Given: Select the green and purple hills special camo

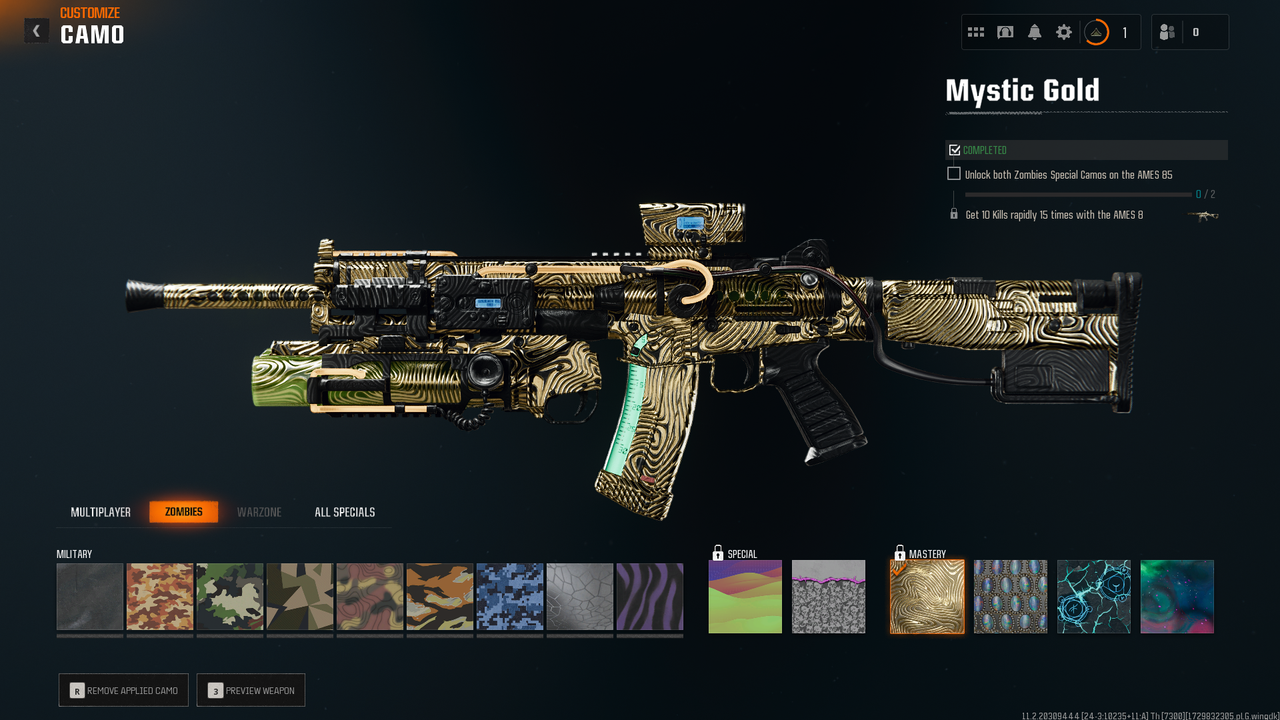Looking at the screenshot, I should pyautogui.click(x=745, y=596).
